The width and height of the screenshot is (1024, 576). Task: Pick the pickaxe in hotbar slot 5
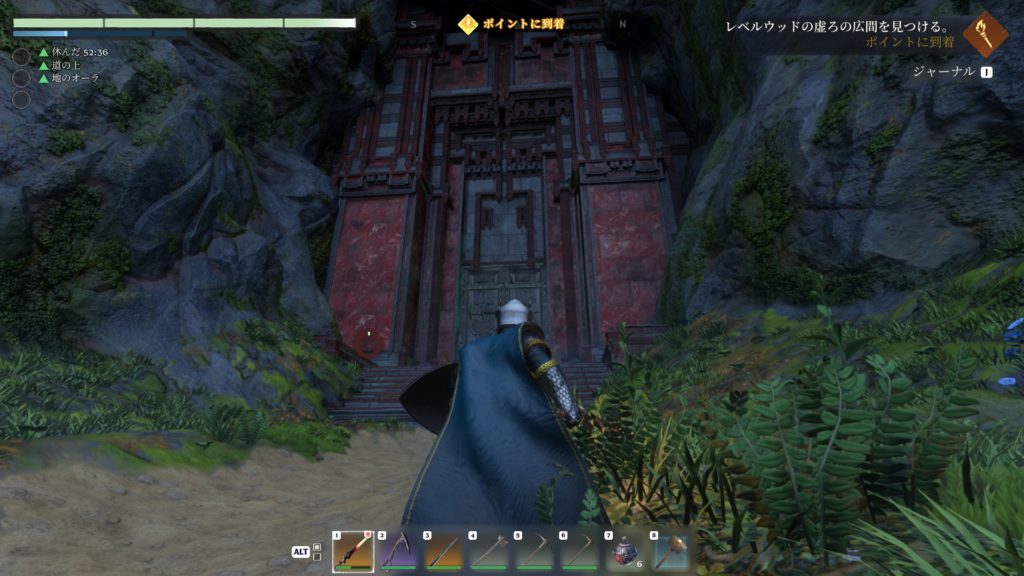(x=534, y=550)
